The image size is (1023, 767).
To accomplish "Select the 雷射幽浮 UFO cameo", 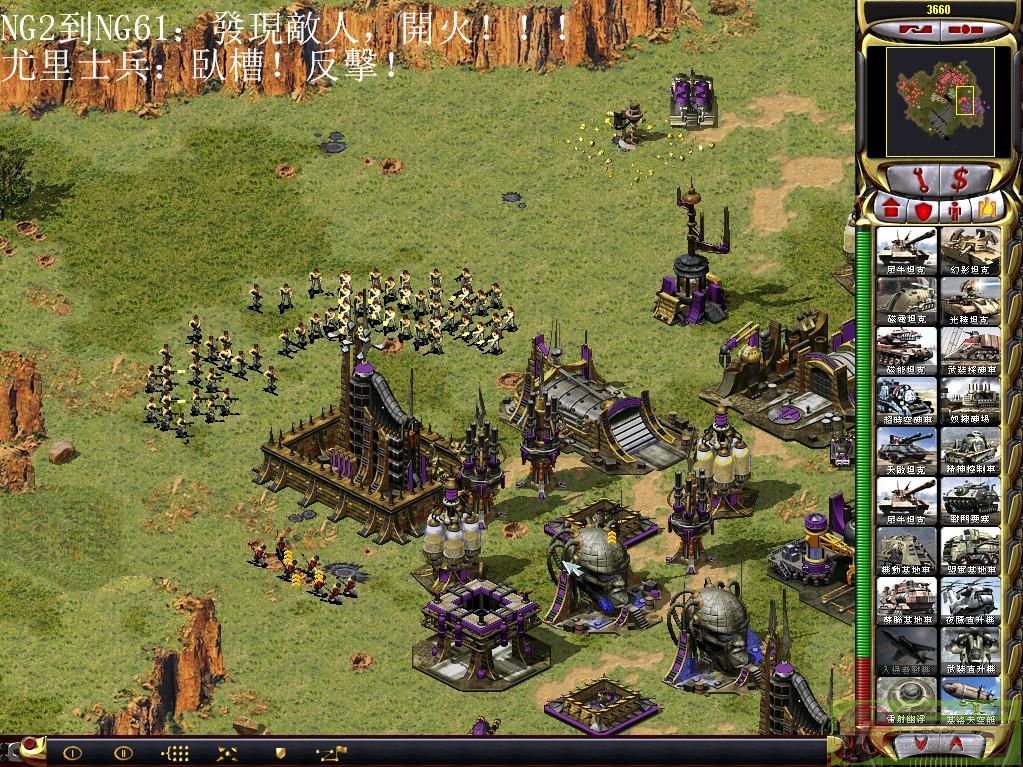I will pos(907,701).
